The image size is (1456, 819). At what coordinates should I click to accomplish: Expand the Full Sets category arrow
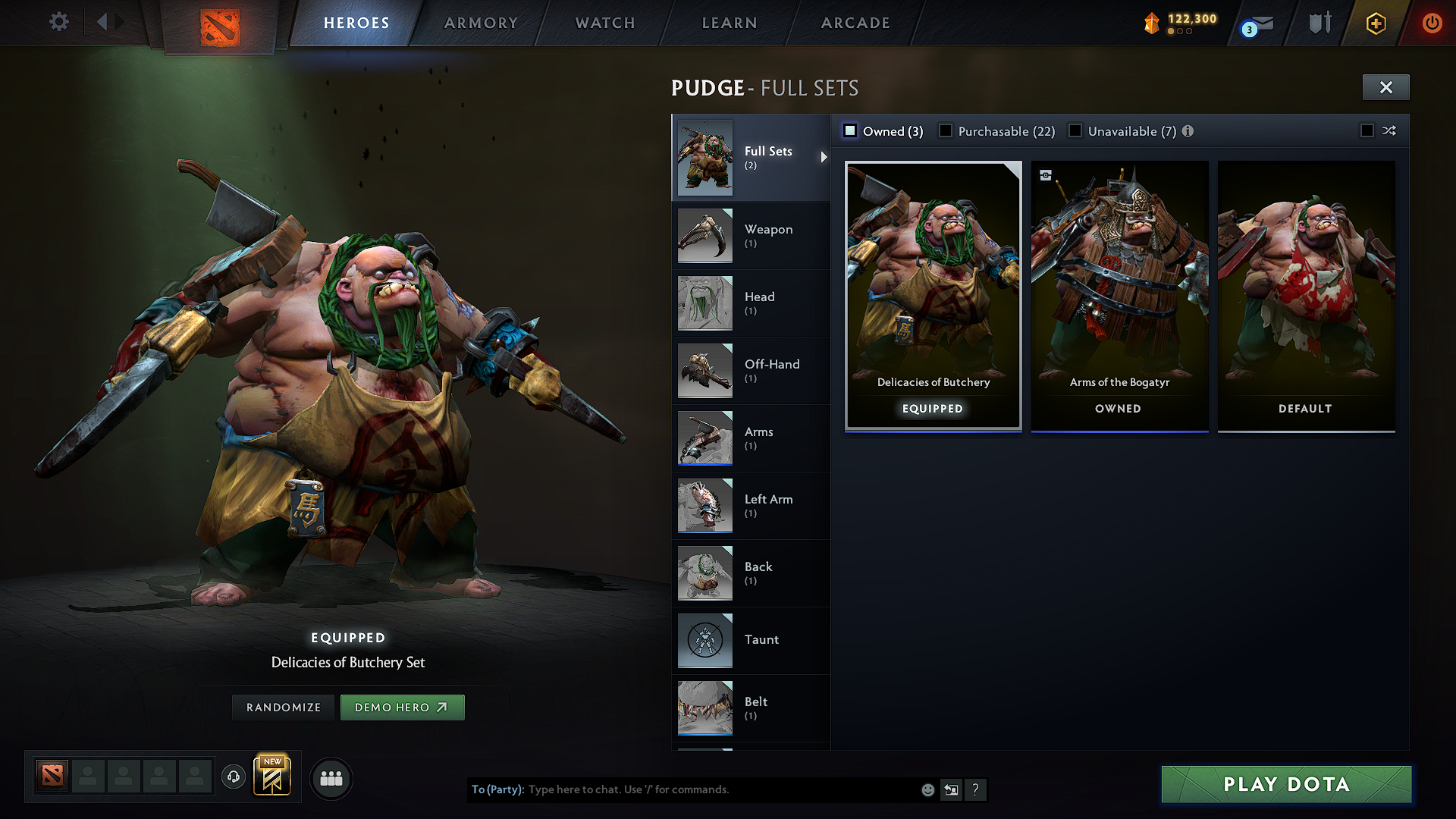click(824, 158)
